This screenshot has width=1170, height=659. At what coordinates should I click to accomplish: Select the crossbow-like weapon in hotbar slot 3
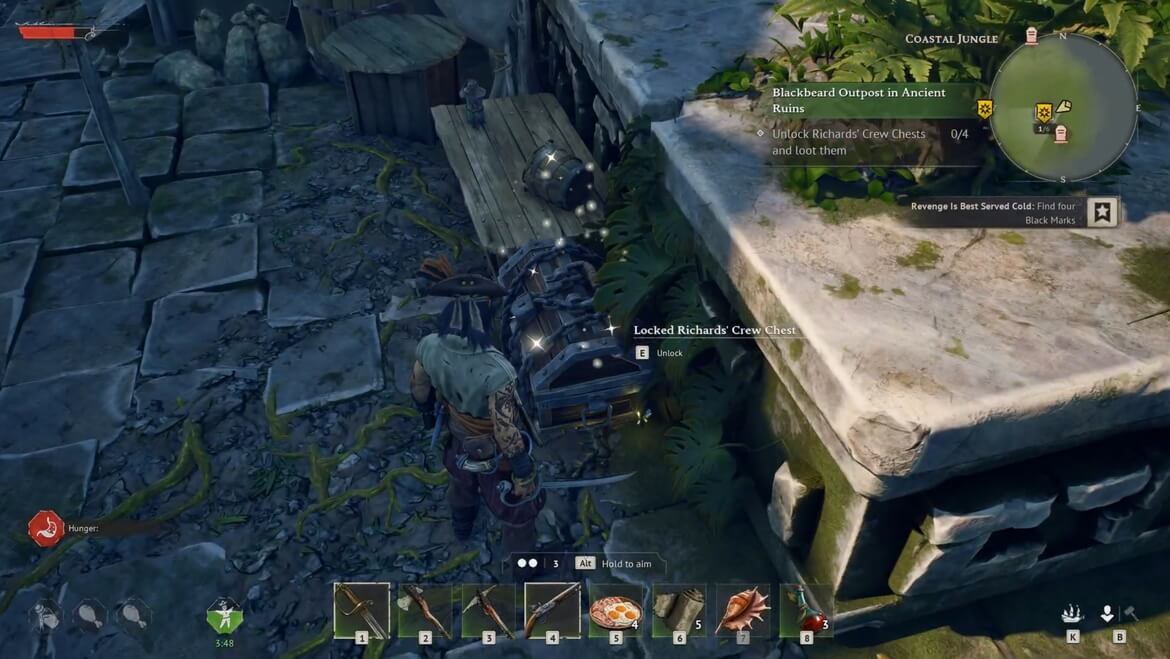click(x=488, y=610)
